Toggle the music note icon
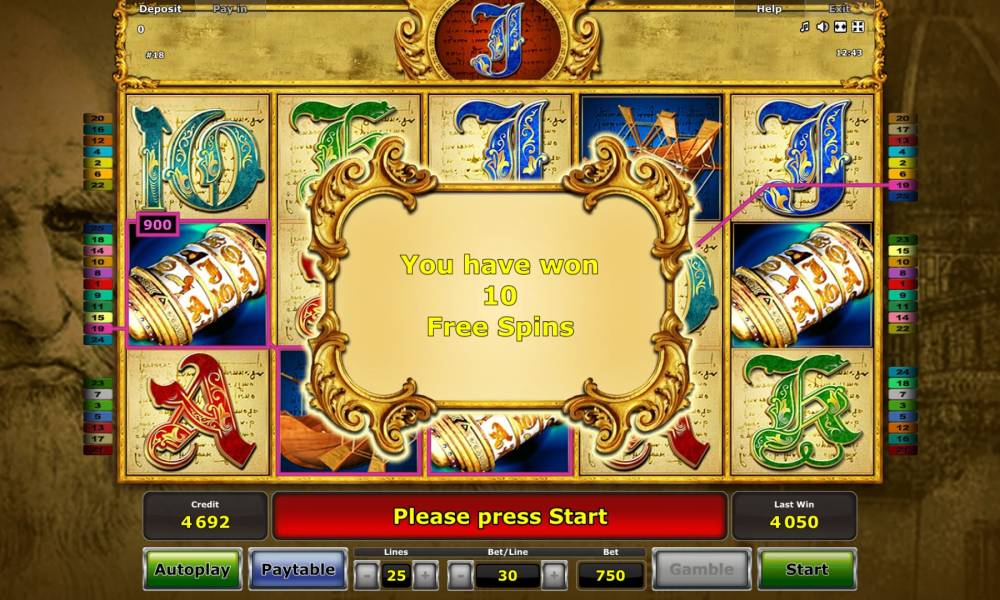This screenshot has width=1000, height=600. pyautogui.click(x=804, y=27)
